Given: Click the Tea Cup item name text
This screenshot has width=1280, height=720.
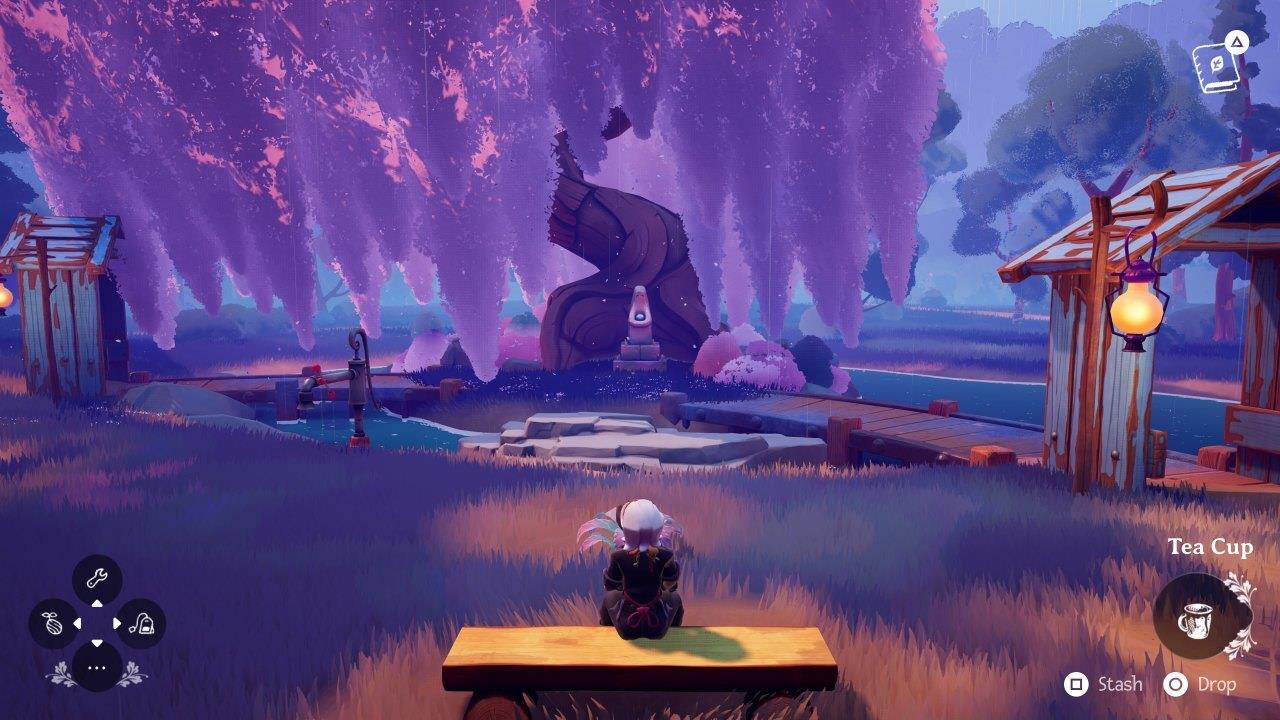Looking at the screenshot, I should [1211, 547].
